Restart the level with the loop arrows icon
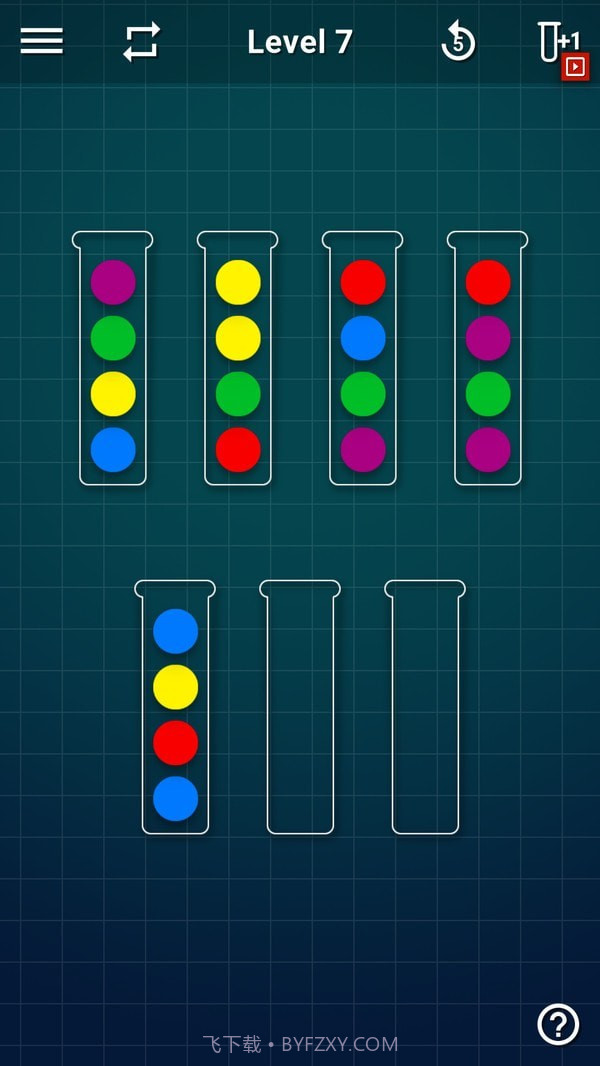The width and height of the screenshot is (600, 1066). coord(141,42)
